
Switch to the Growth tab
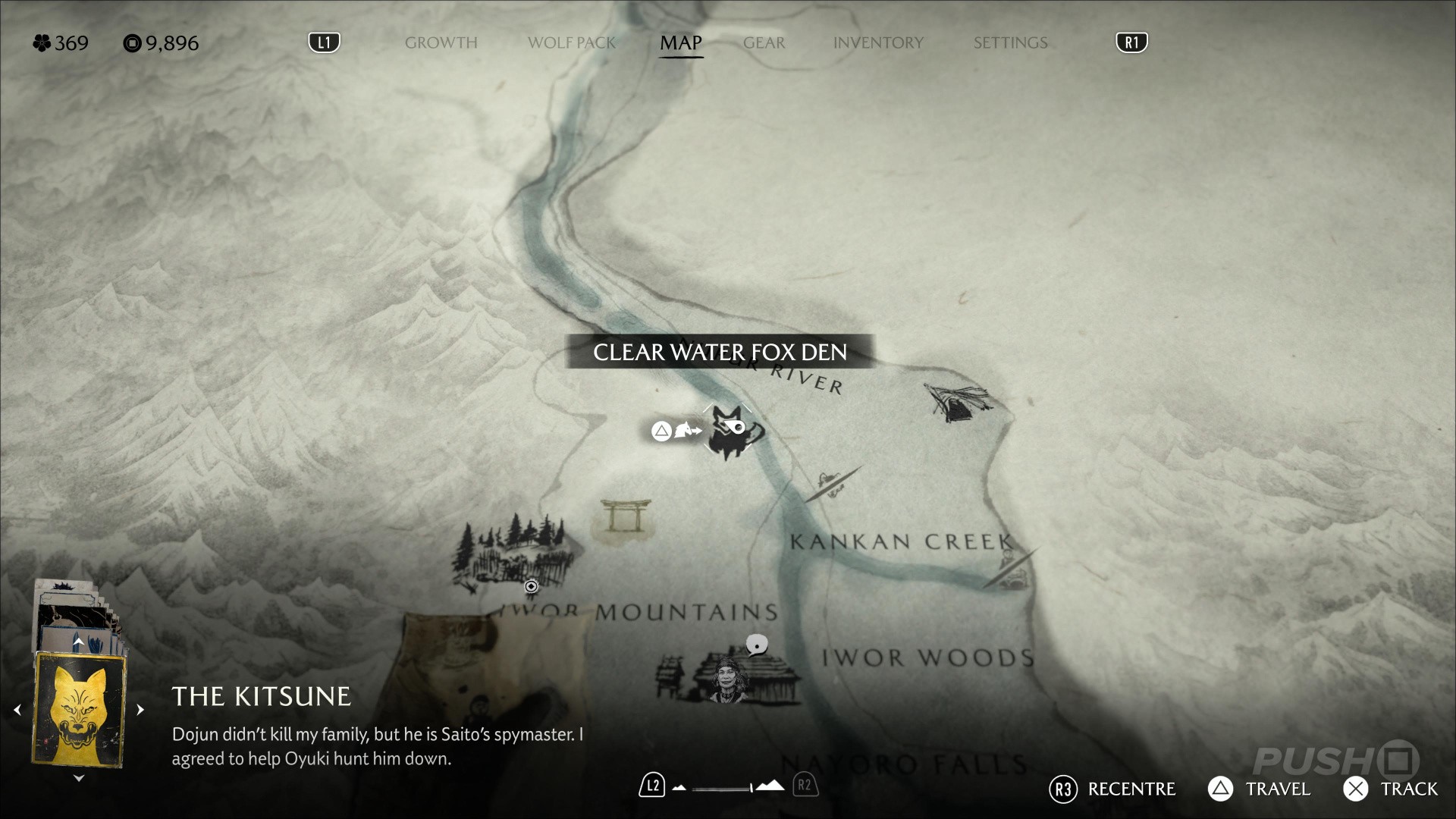(441, 42)
